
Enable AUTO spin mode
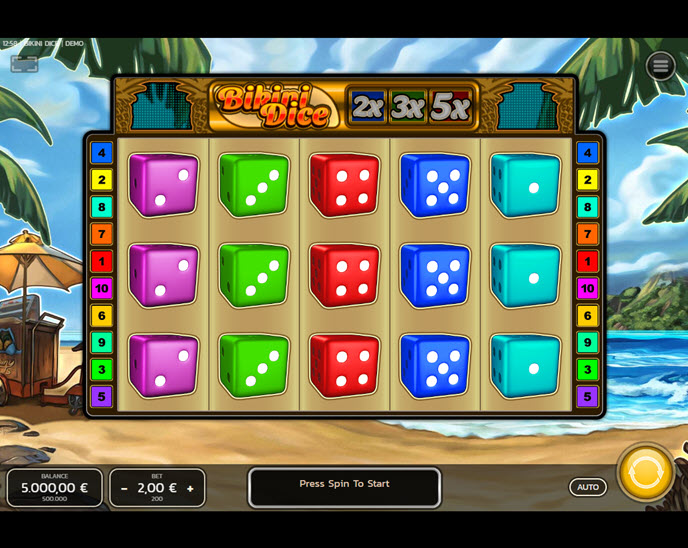pyautogui.click(x=588, y=487)
